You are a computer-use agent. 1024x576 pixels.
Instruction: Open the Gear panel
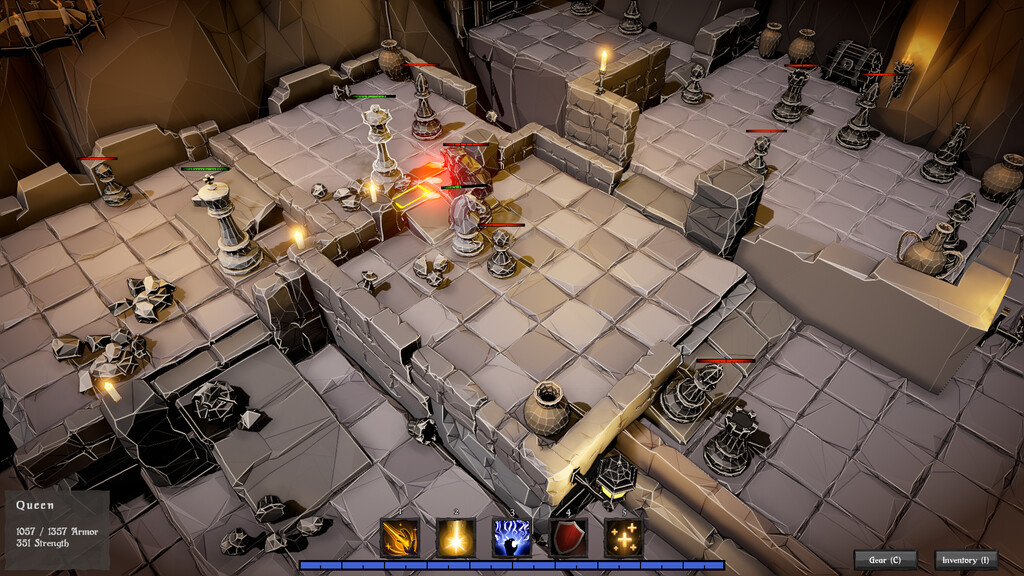coord(885,560)
